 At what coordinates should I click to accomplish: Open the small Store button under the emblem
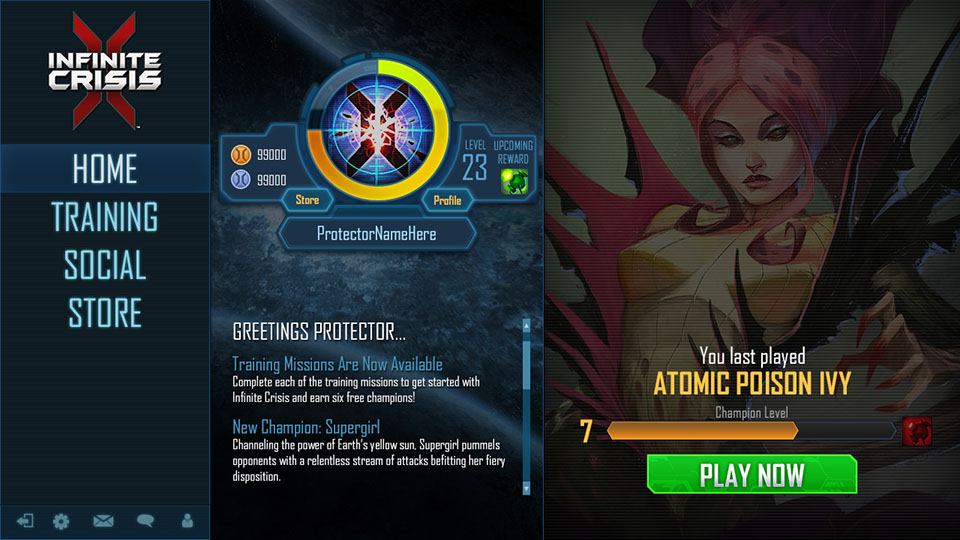tap(307, 200)
